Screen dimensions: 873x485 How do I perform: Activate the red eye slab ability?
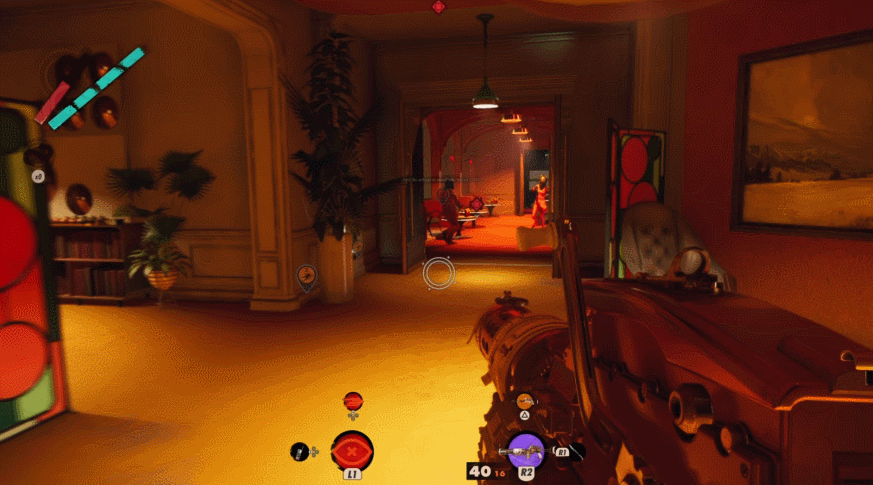tap(352, 450)
